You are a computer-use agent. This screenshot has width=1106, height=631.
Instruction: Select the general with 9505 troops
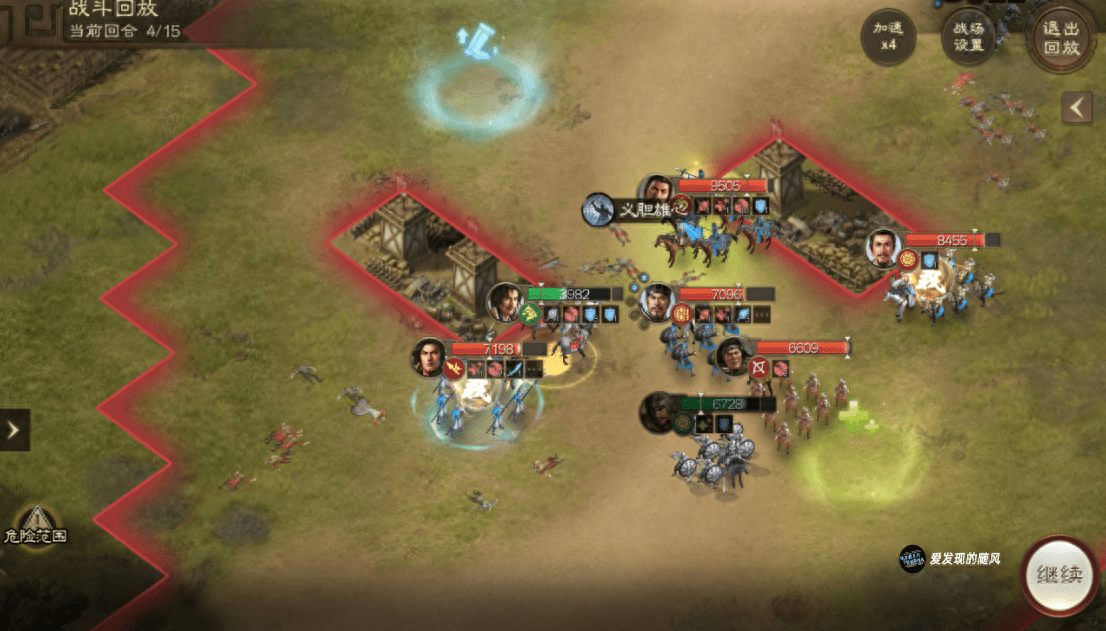tap(657, 193)
